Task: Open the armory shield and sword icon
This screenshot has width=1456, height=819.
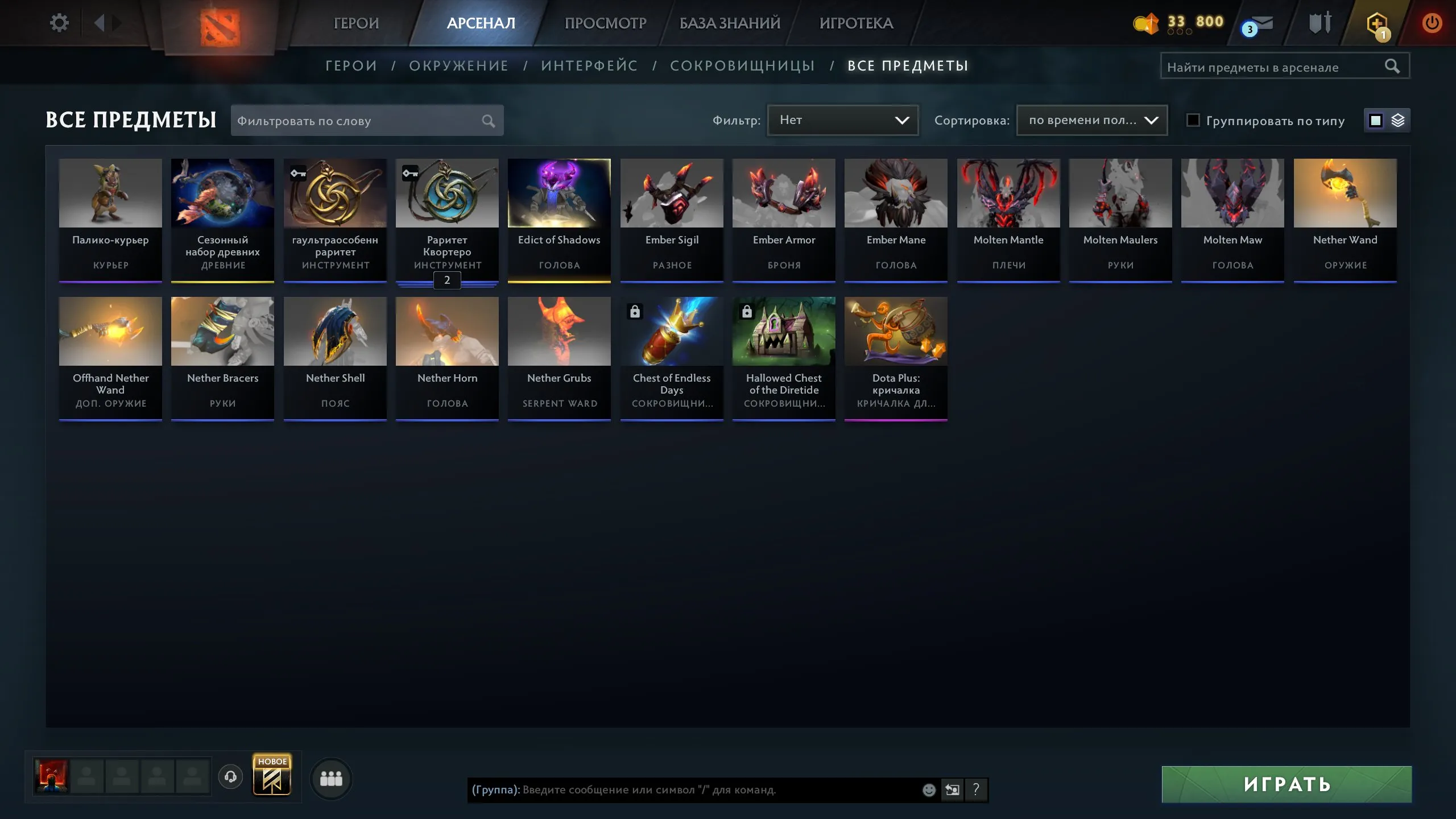Action: coord(1320,23)
